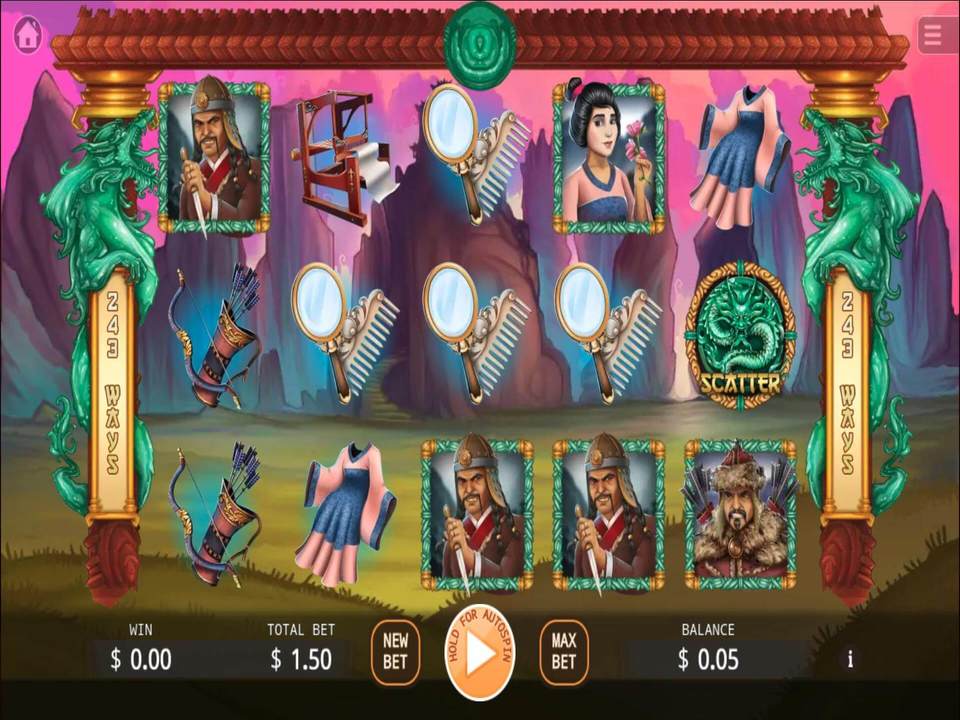Spin the reels with the play button
Screen dimensions: 960x720
pos(480,654)
